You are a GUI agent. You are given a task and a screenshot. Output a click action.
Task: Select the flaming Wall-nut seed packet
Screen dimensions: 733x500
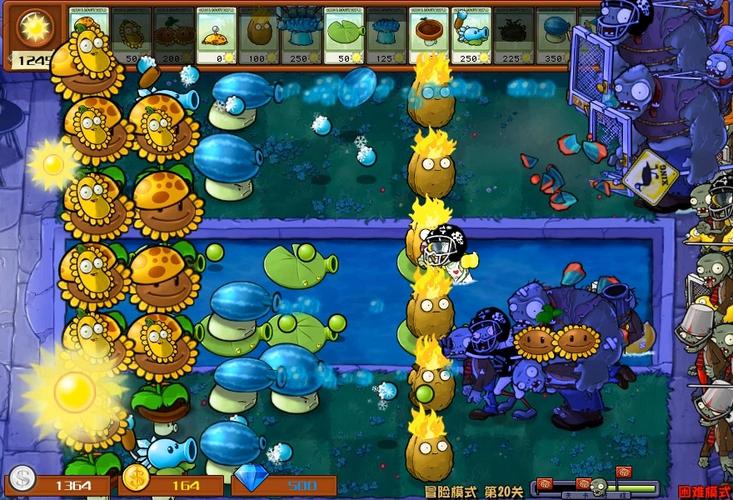point(259,37)
